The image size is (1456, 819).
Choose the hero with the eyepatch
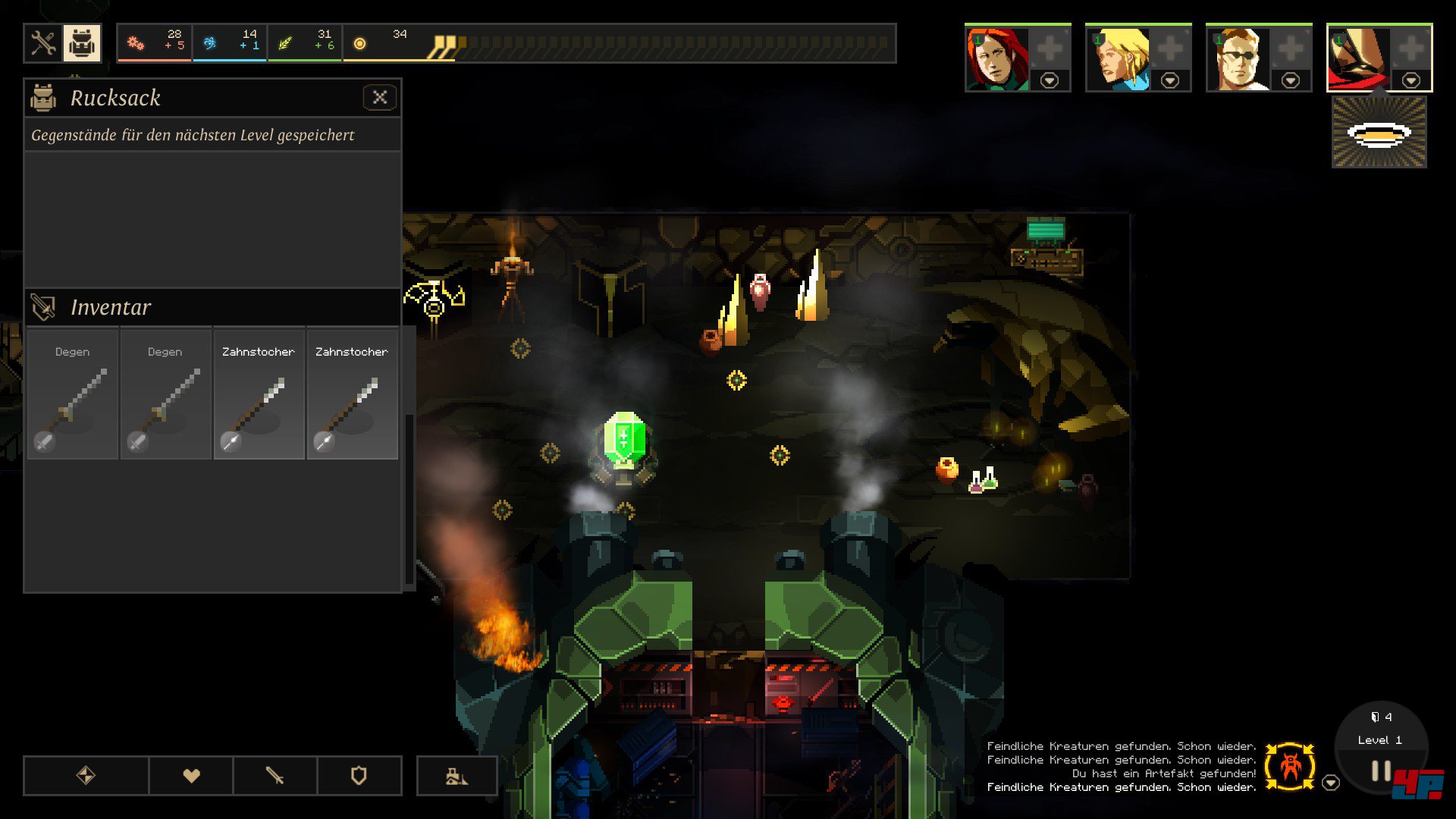click(x=1238, y=59)
